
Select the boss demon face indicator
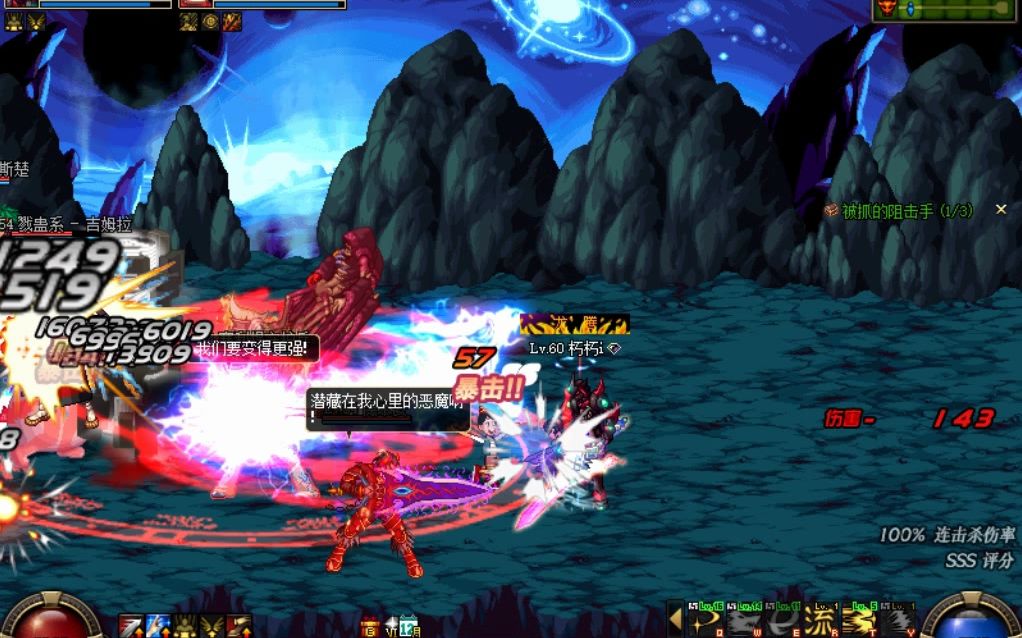885,9
